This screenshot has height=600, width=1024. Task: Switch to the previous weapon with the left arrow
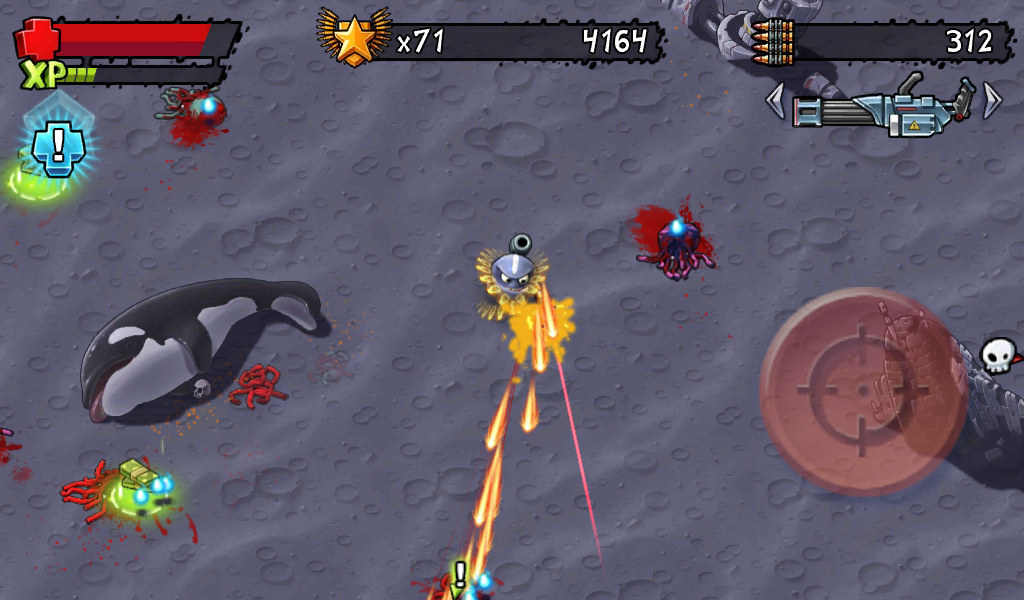pos(775,101)
